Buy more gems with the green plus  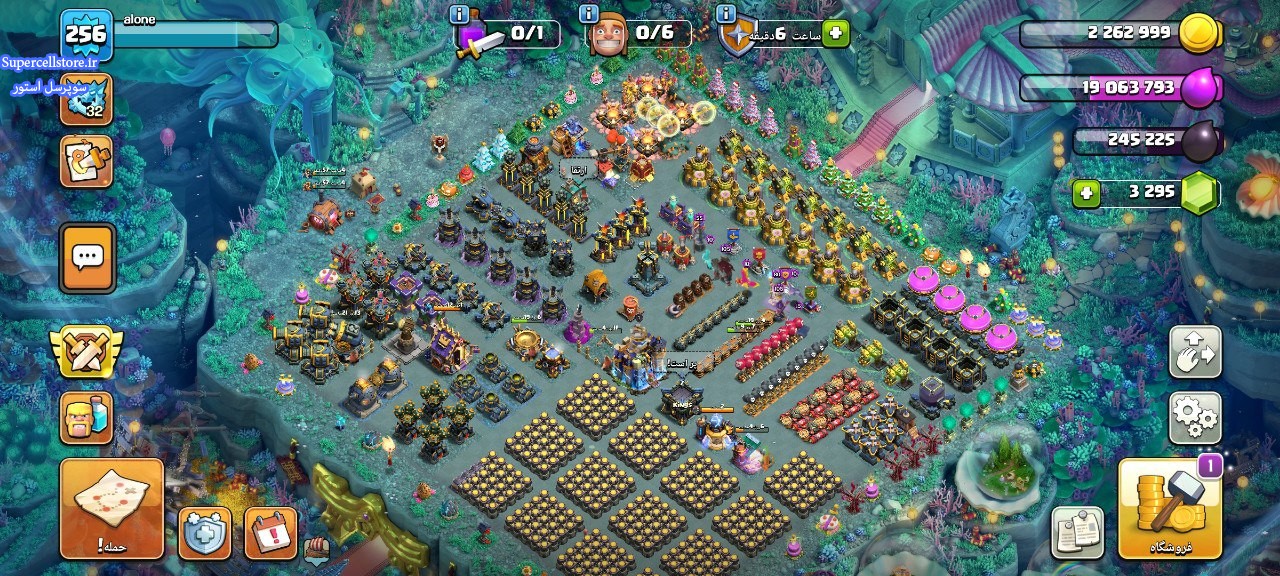click(1086, 193)
